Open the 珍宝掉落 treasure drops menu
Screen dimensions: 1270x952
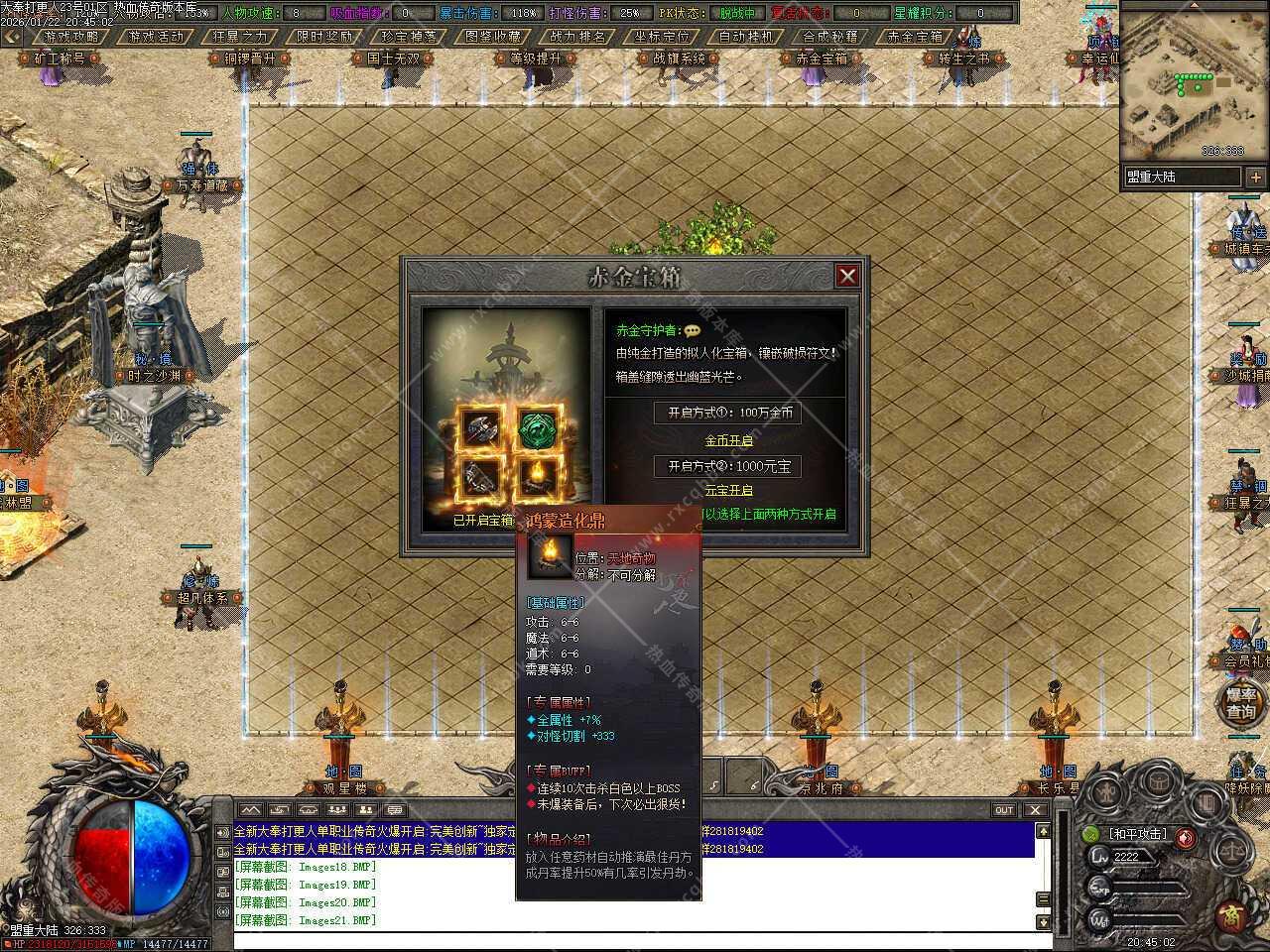click(x=409, y=37)
